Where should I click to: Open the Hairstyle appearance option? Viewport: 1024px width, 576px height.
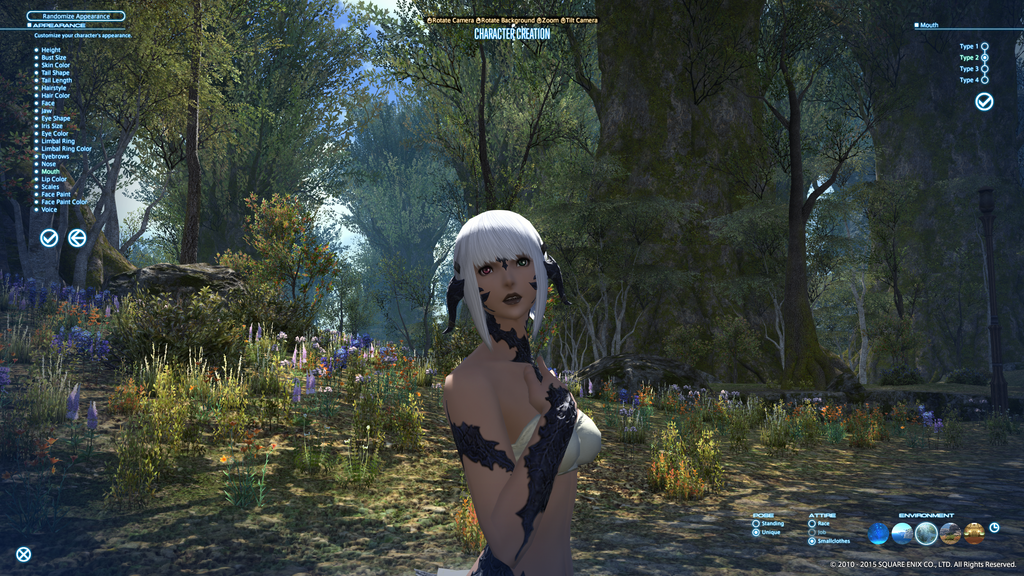(55, 88)
